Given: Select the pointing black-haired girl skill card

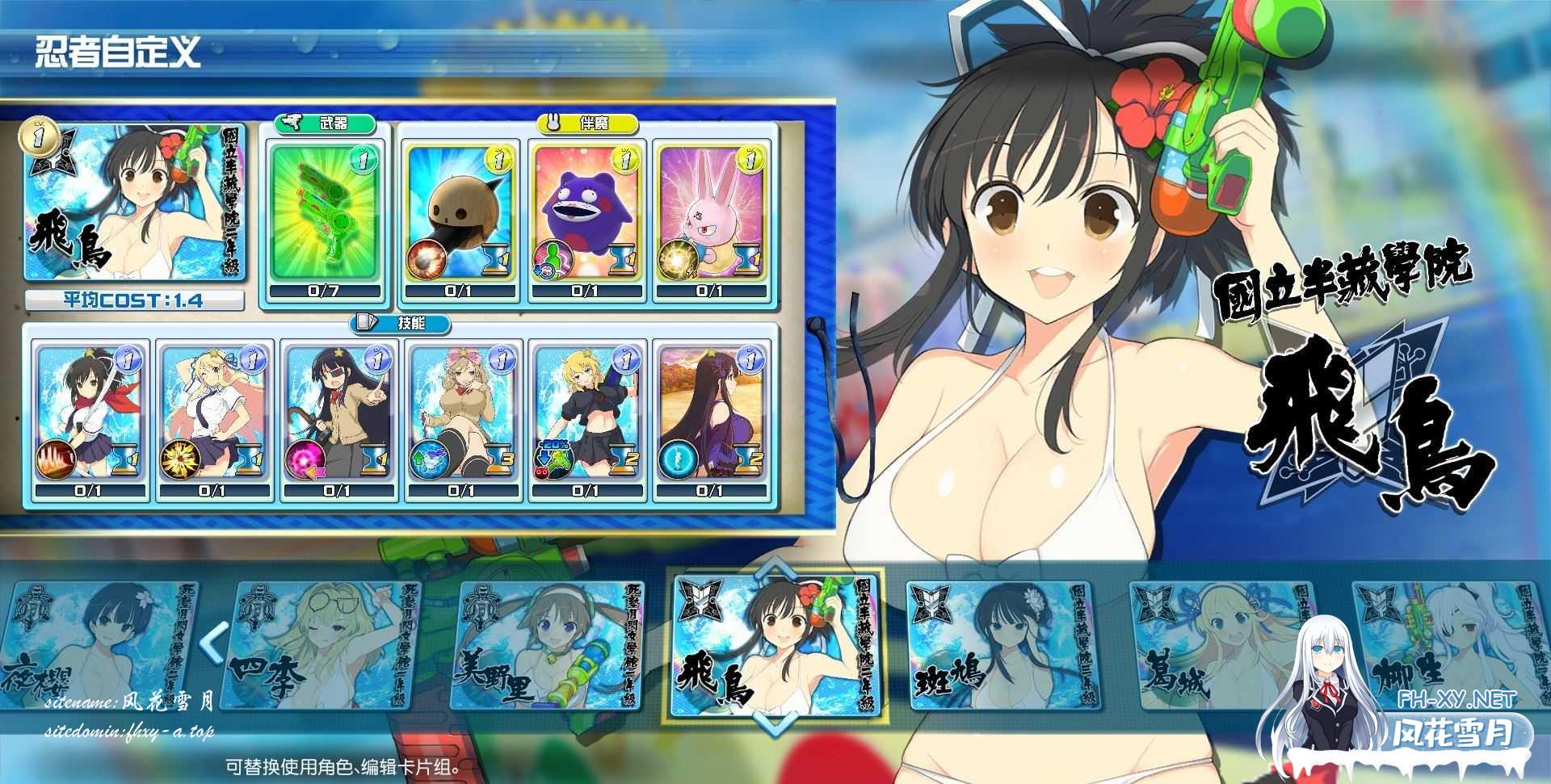Looking at the screenshot, I should 338,416.
